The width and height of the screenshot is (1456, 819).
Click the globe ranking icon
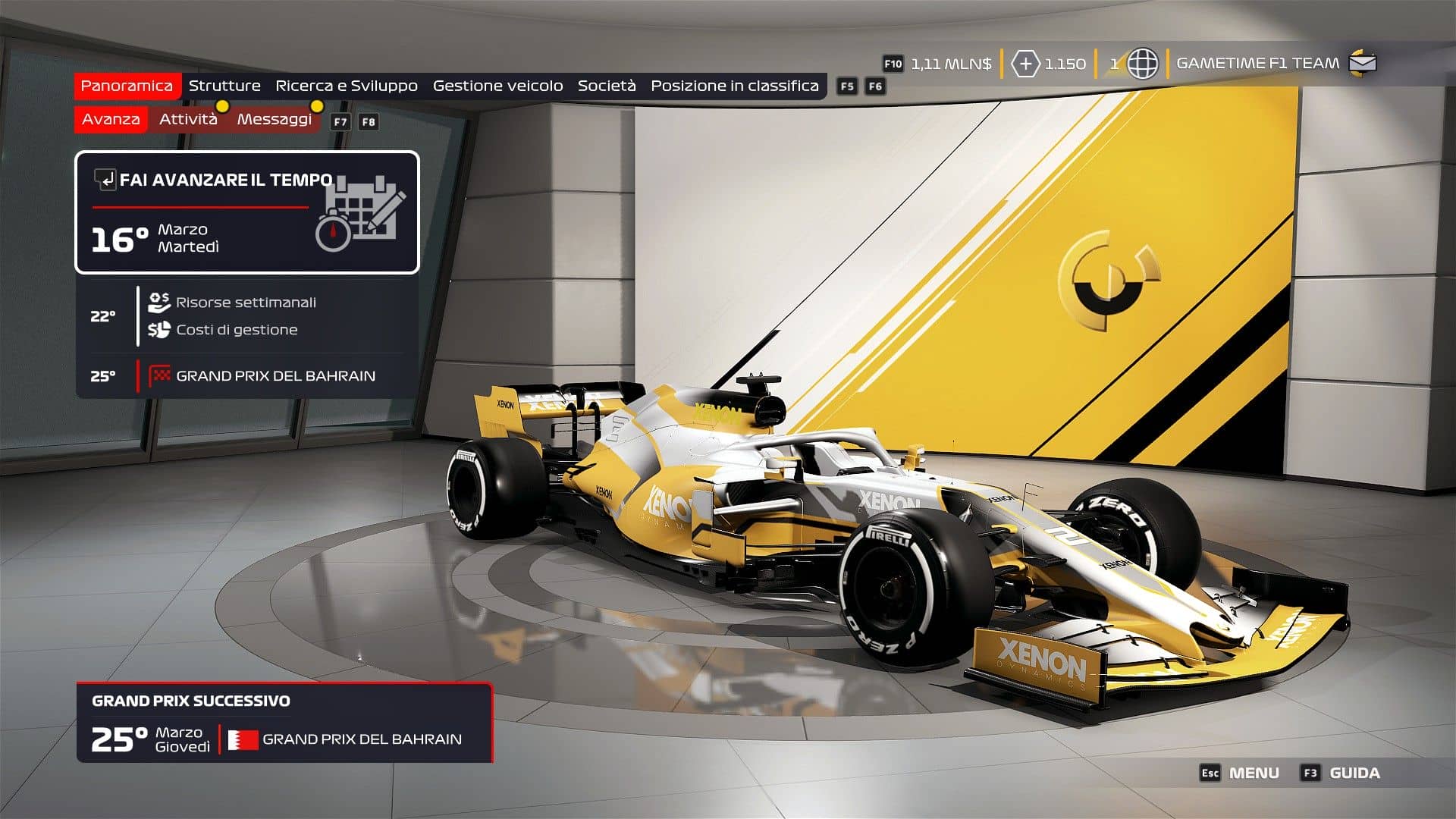click(1142, 64)
